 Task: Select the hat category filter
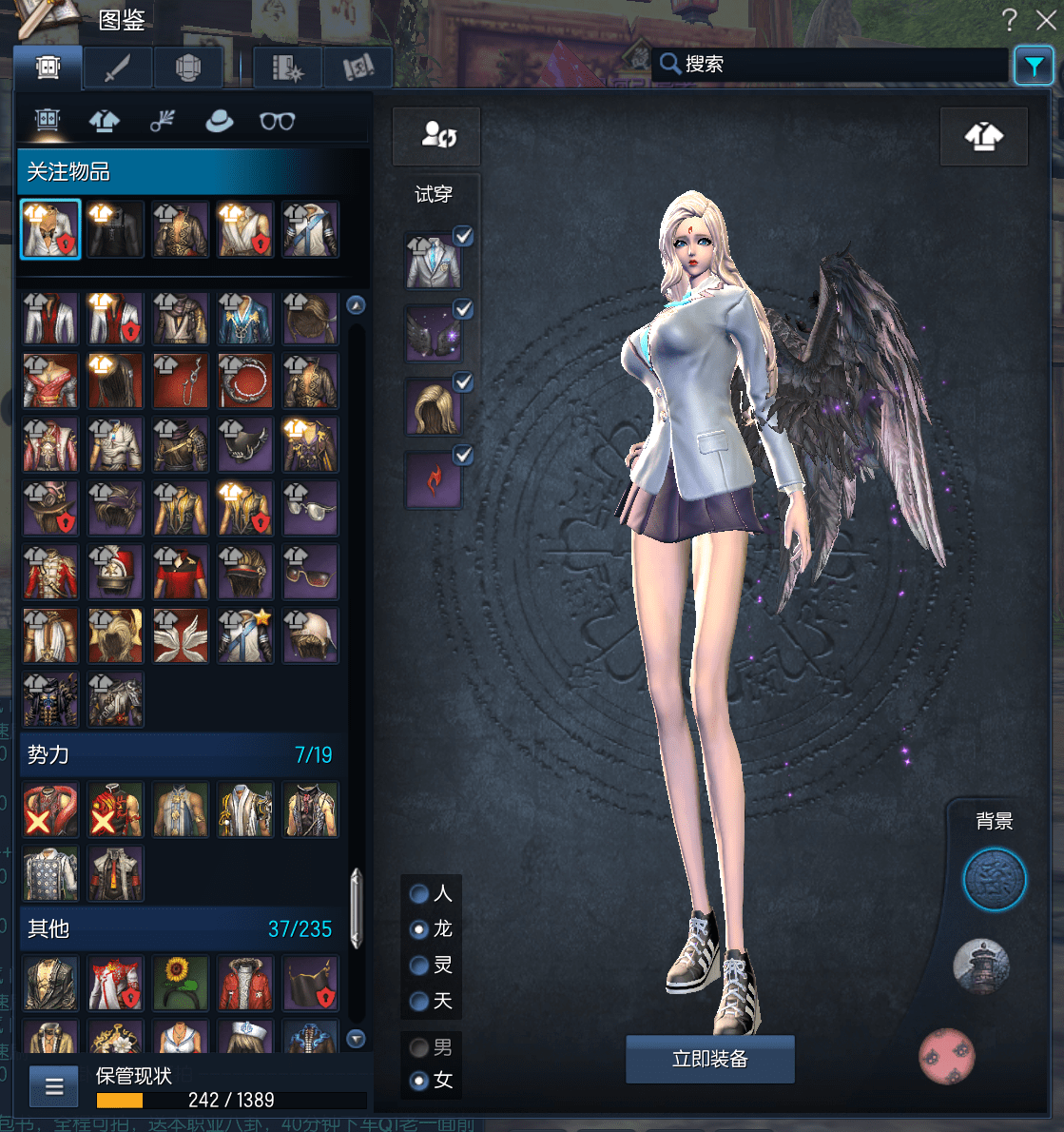click(x=220, y=121)
